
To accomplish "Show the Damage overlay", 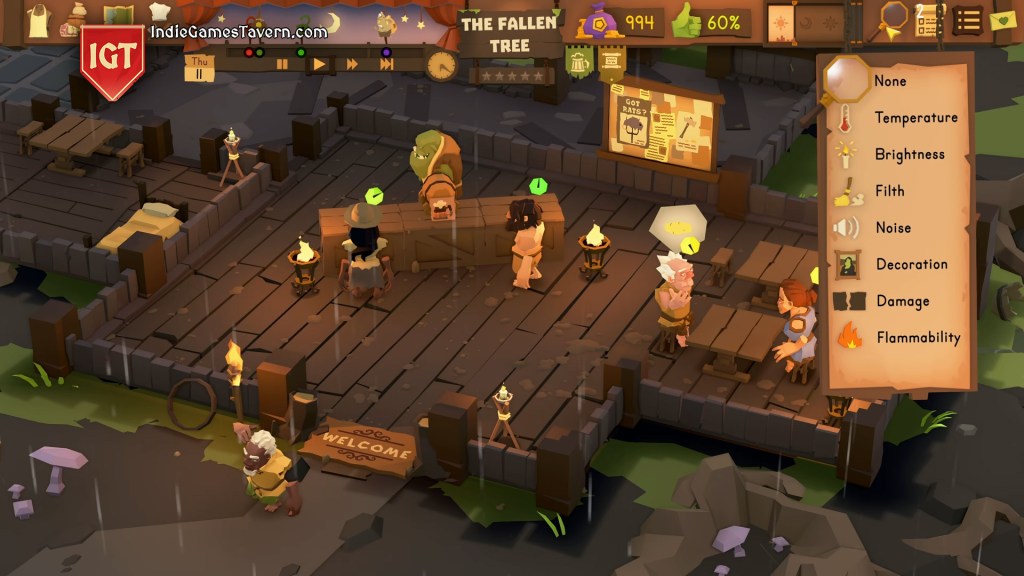I will pyautogui.click(x=902, y=301).
